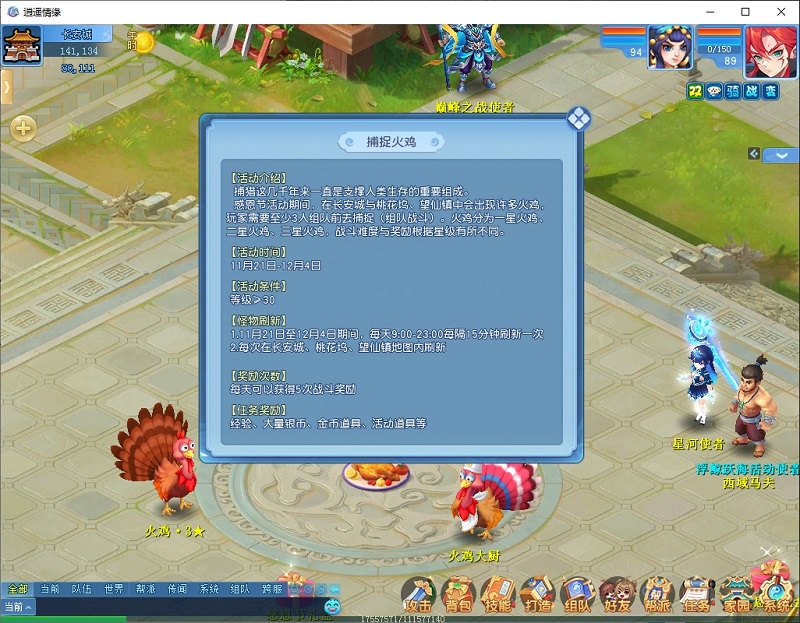Open the 技能 skills menu
The image size is (800, 623).
[497, 594]
